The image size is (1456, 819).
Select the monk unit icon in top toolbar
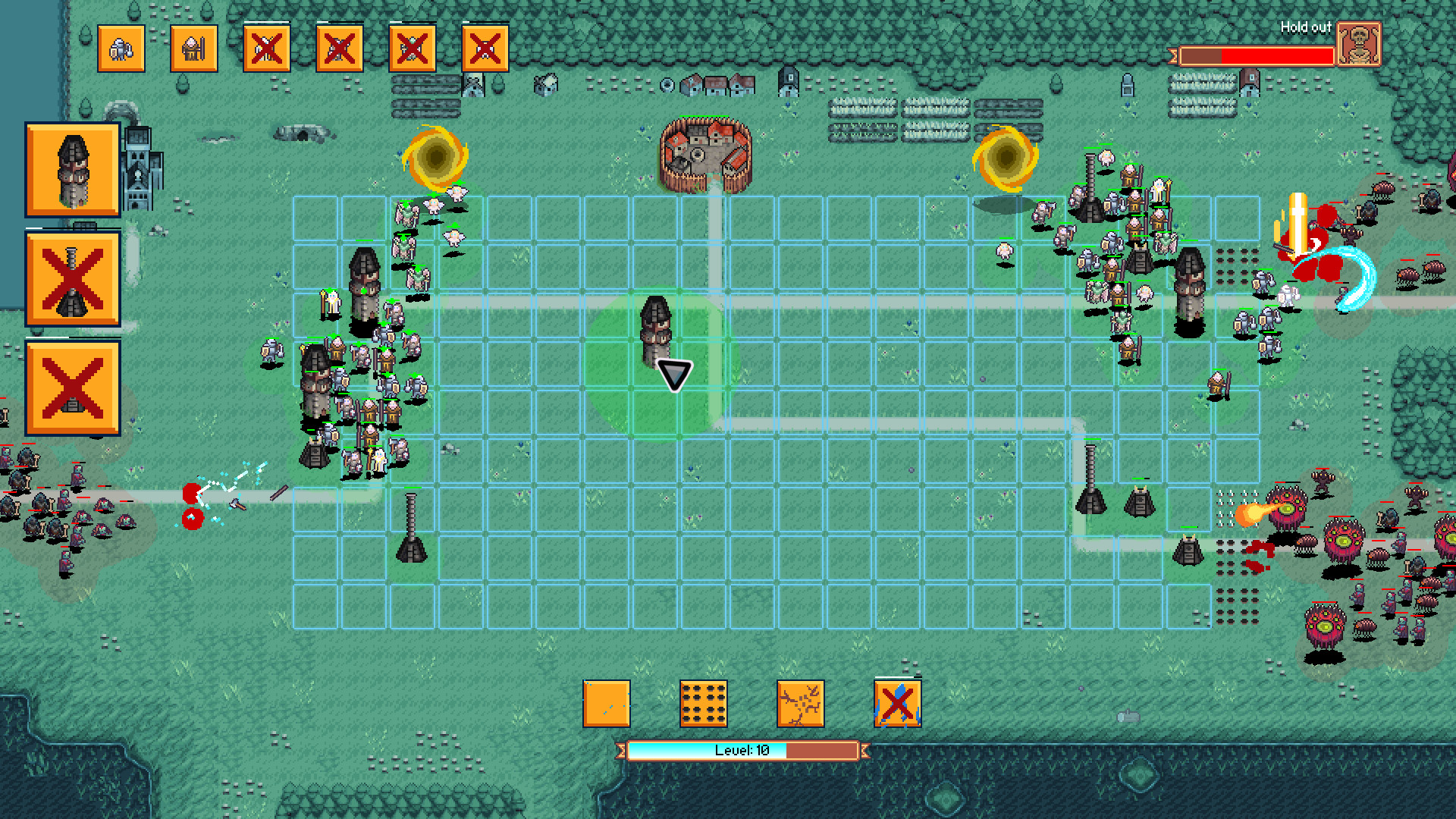pyautogui.click(x=193, y=48)
